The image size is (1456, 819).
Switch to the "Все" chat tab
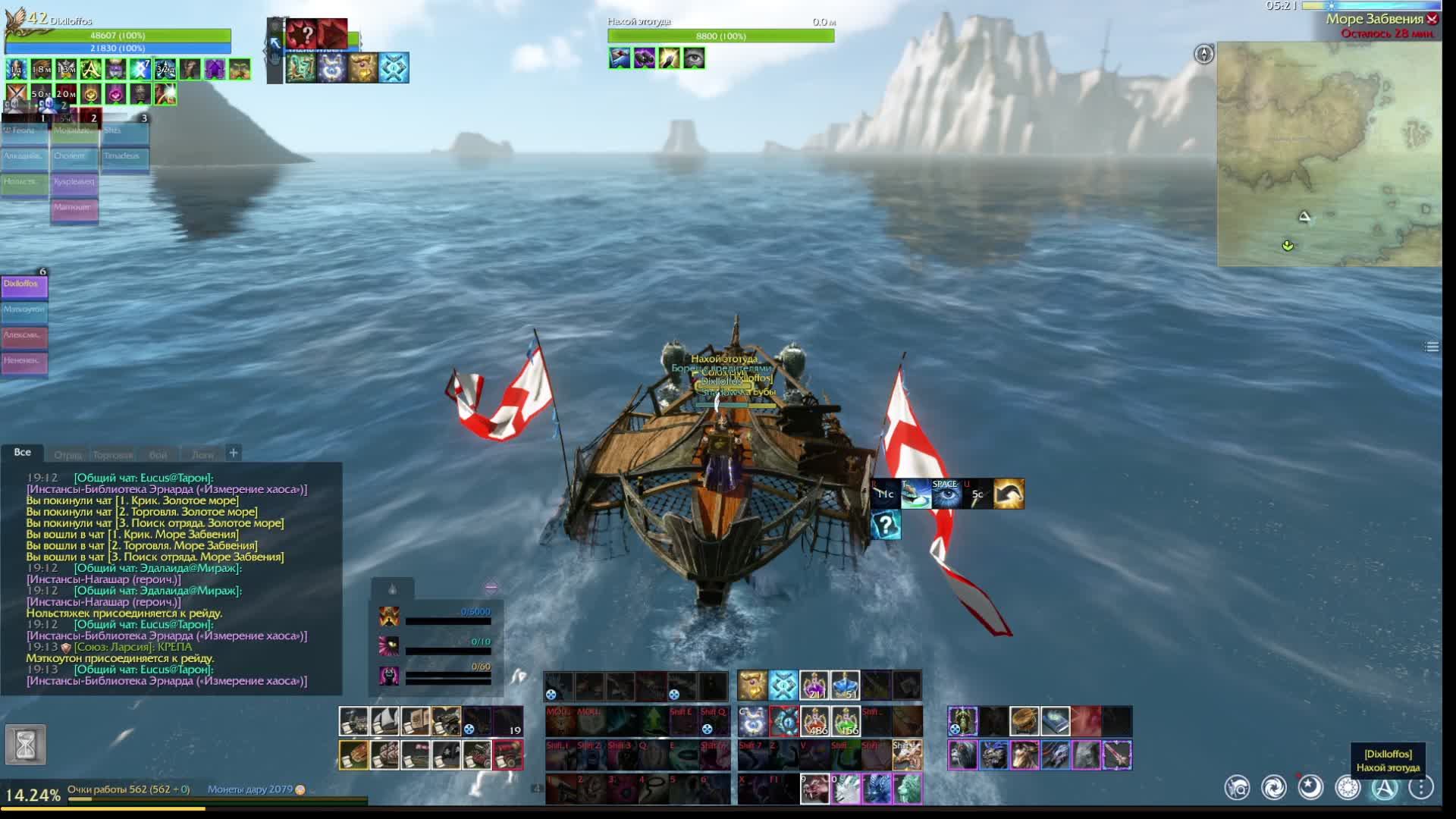click(x=23, y=453)
